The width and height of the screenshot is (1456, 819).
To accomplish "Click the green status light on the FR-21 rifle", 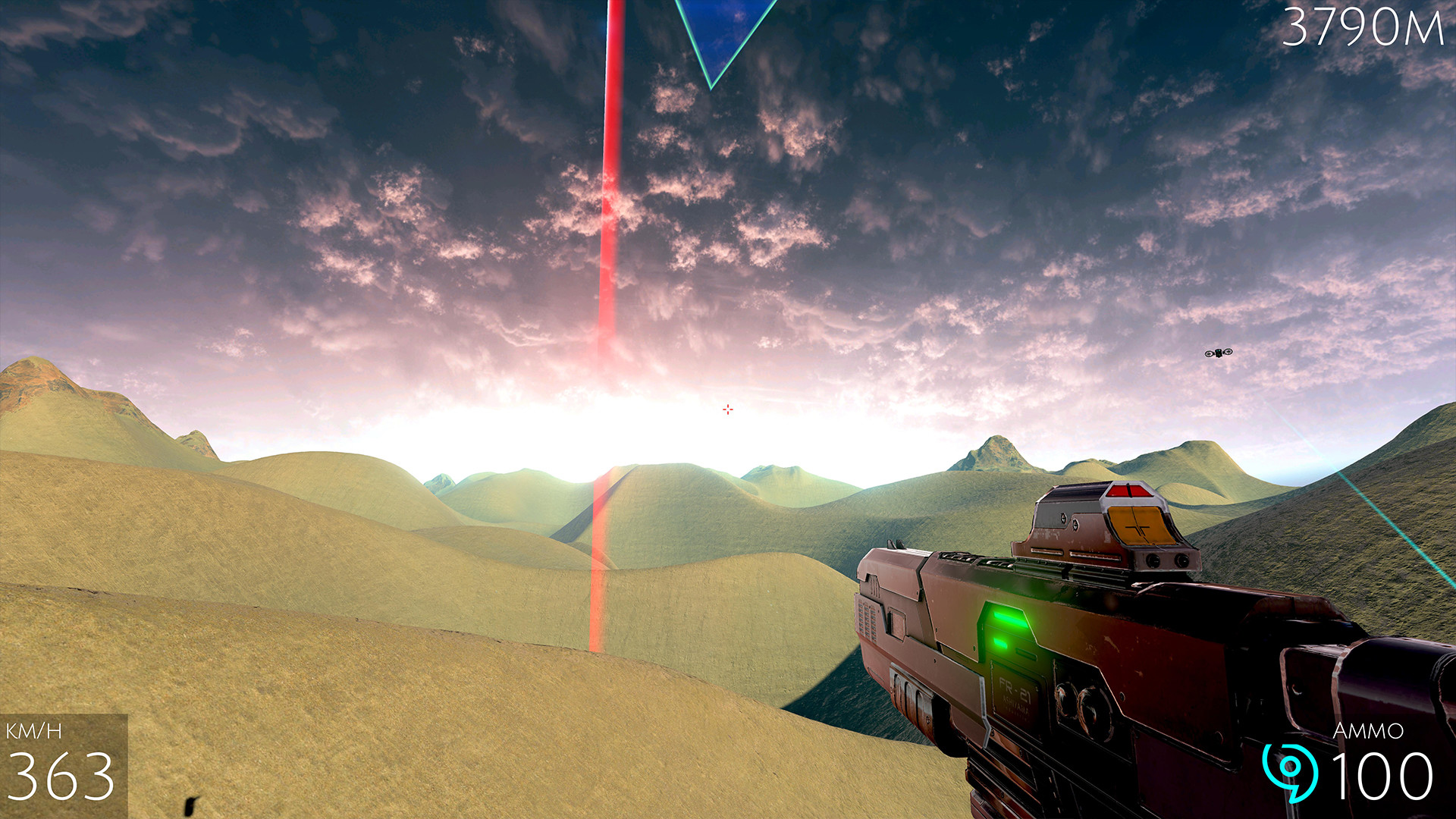I will (x=1009, y=622).
